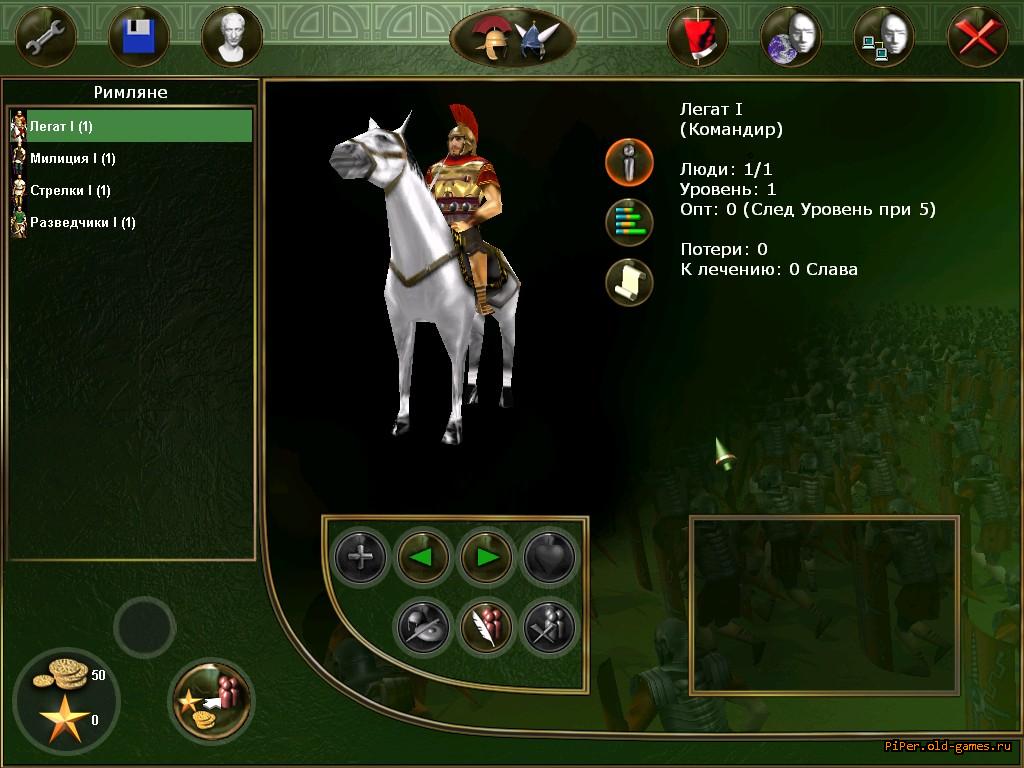Select the two helmets emblem

pos(513,38)
